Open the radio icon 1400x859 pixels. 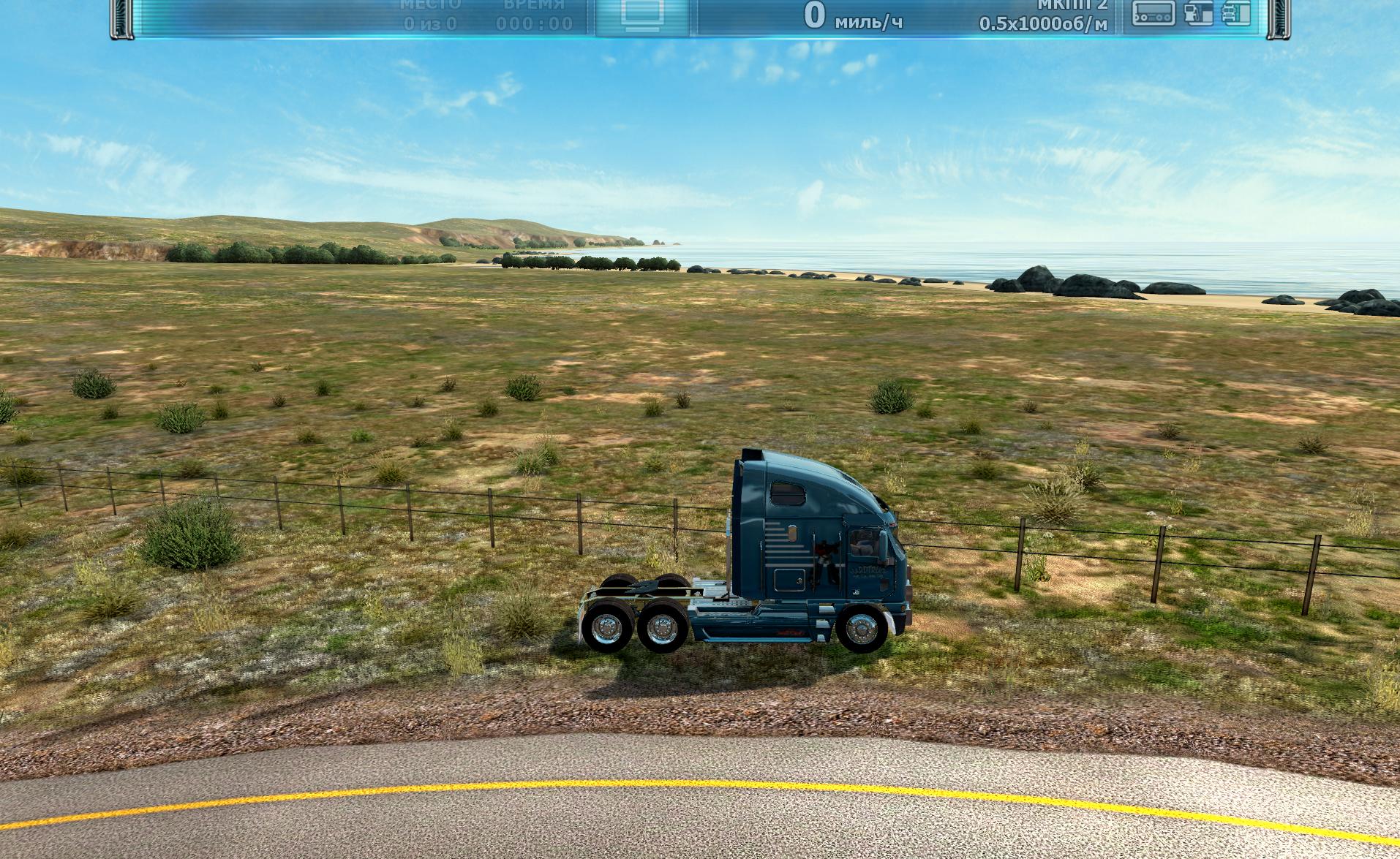[x=1153, y=13]
